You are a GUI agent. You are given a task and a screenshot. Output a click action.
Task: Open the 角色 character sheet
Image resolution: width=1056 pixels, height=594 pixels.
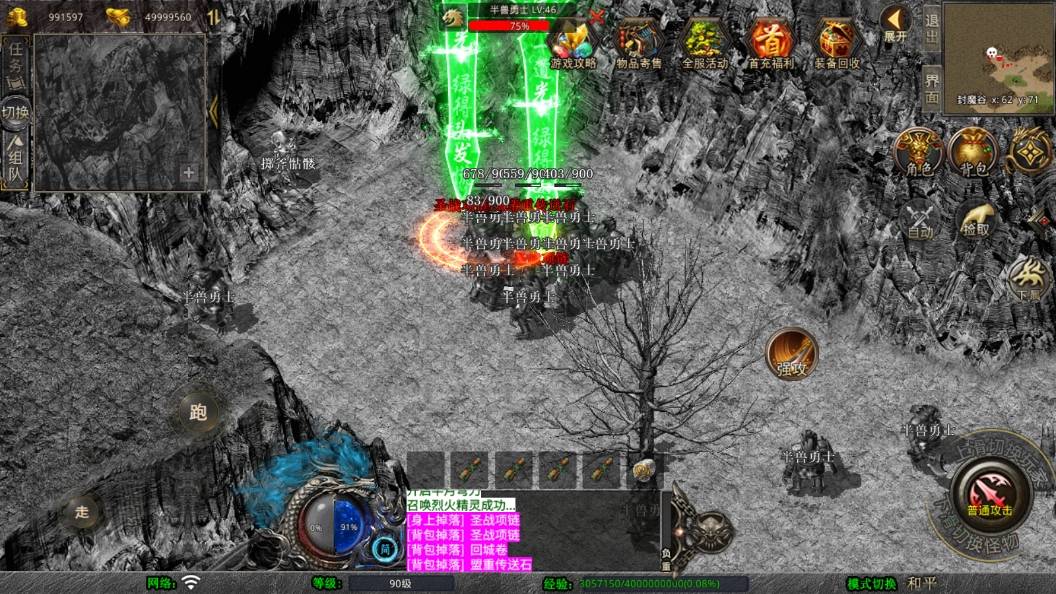click(919, 153)
